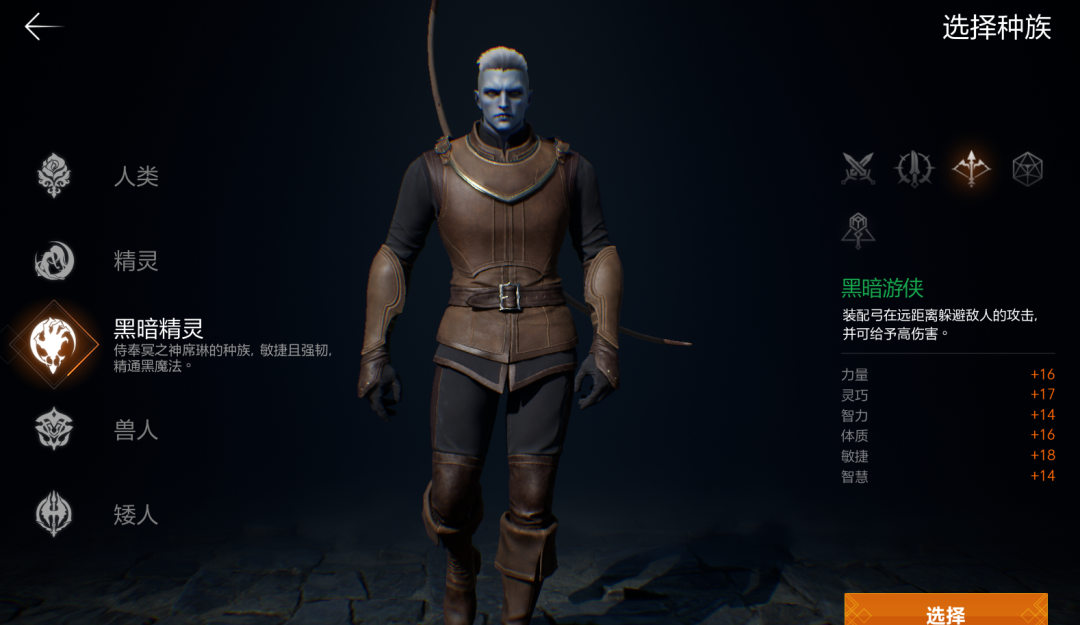Pick the polyhedron crystal class icon
Screen dimensions: 1080x625
click(x=1027, y=169)
